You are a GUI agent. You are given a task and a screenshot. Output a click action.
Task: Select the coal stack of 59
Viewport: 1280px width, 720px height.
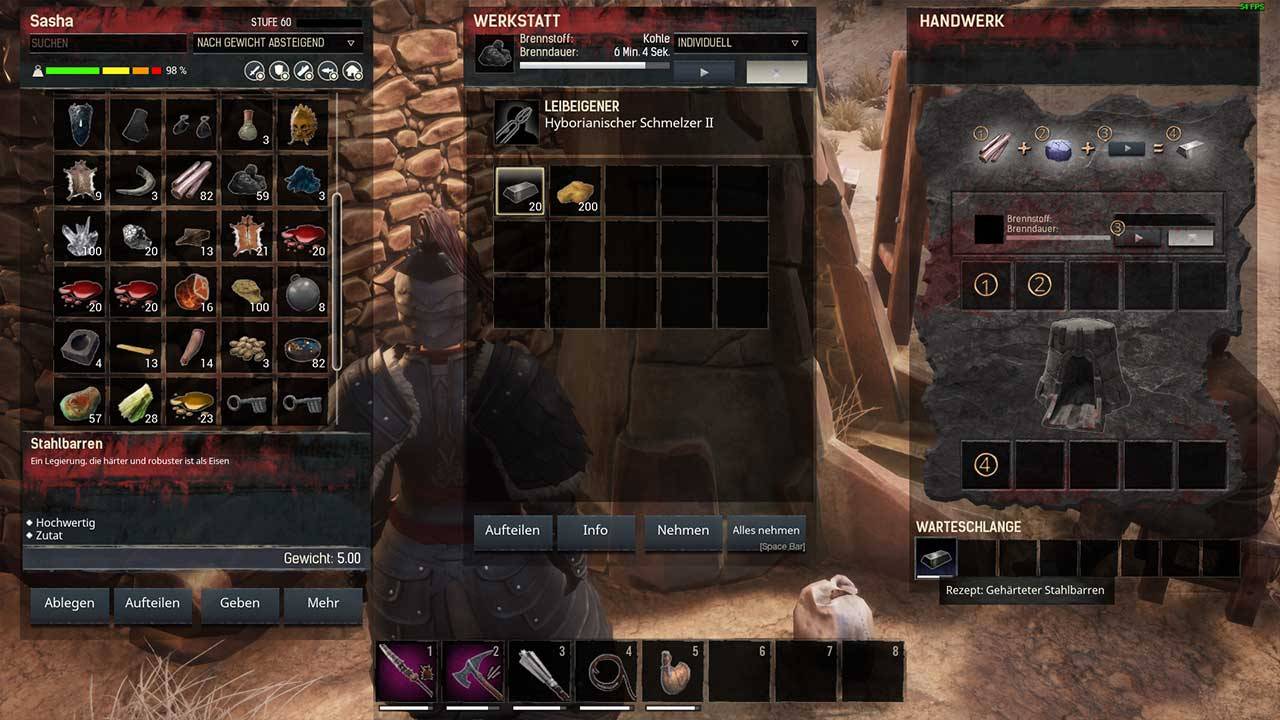(247, 180)
